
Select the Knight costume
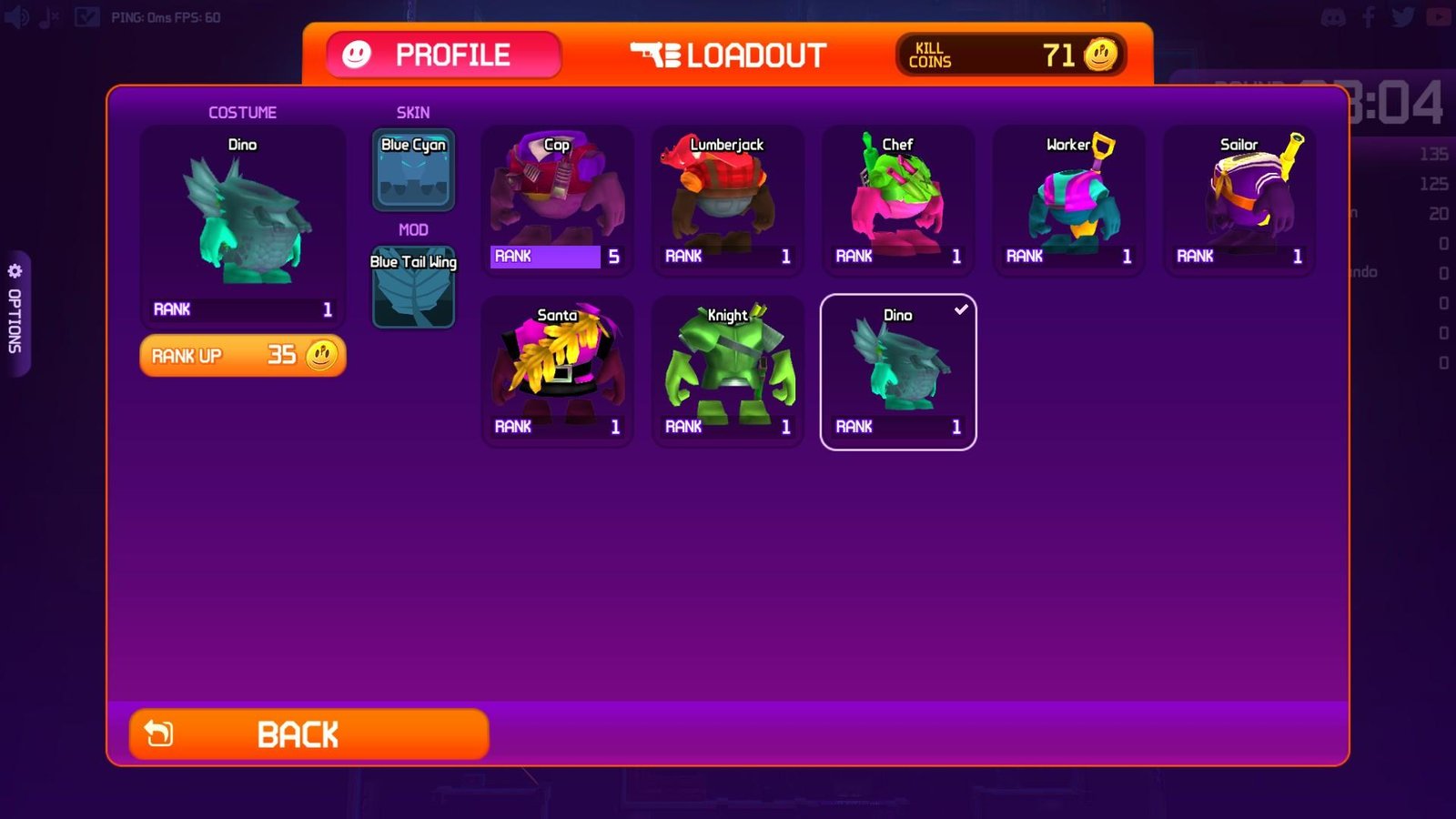click(x=727, y=369)
